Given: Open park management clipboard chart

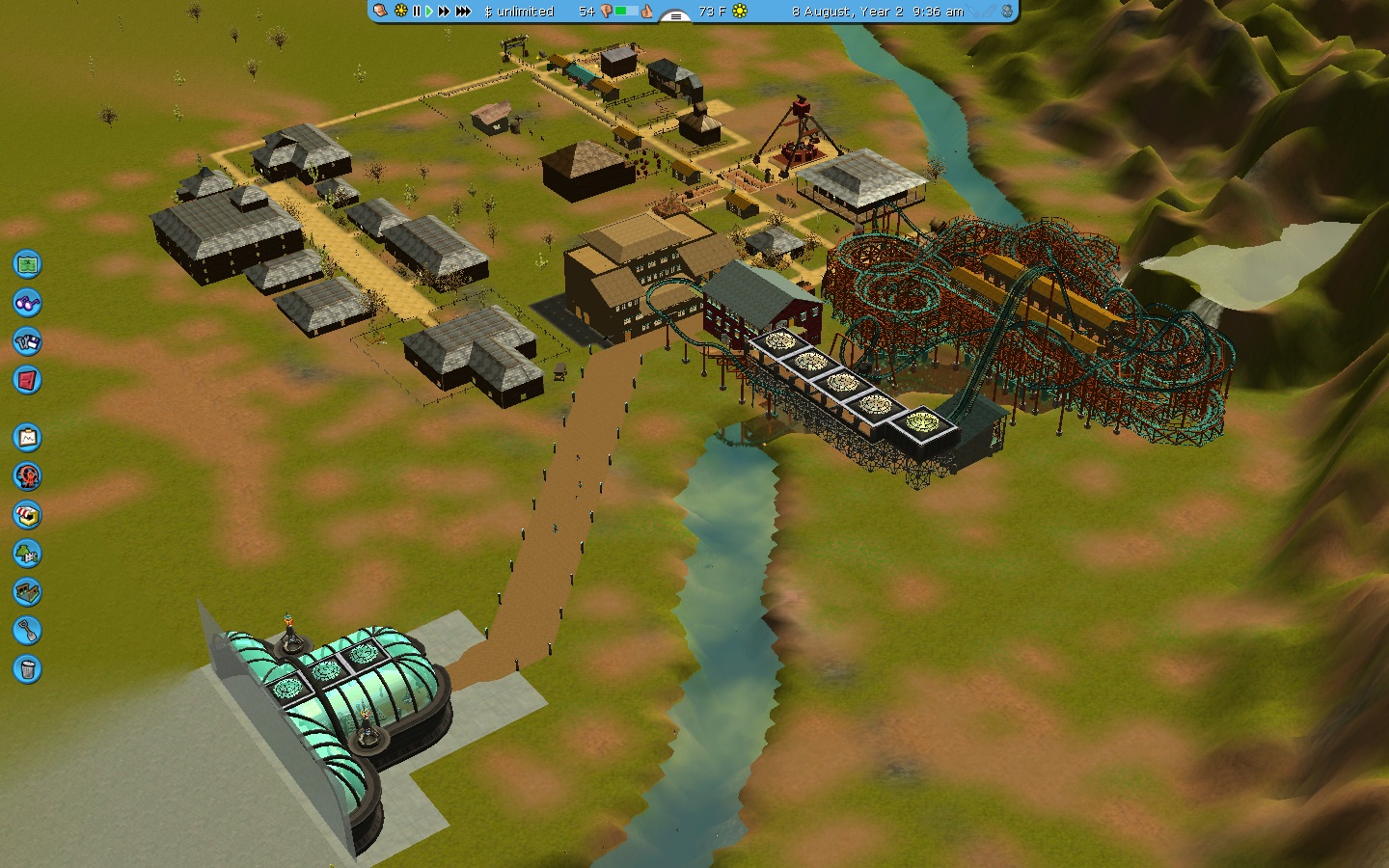Looking at the screenshot, I should (x=27, y=438).
